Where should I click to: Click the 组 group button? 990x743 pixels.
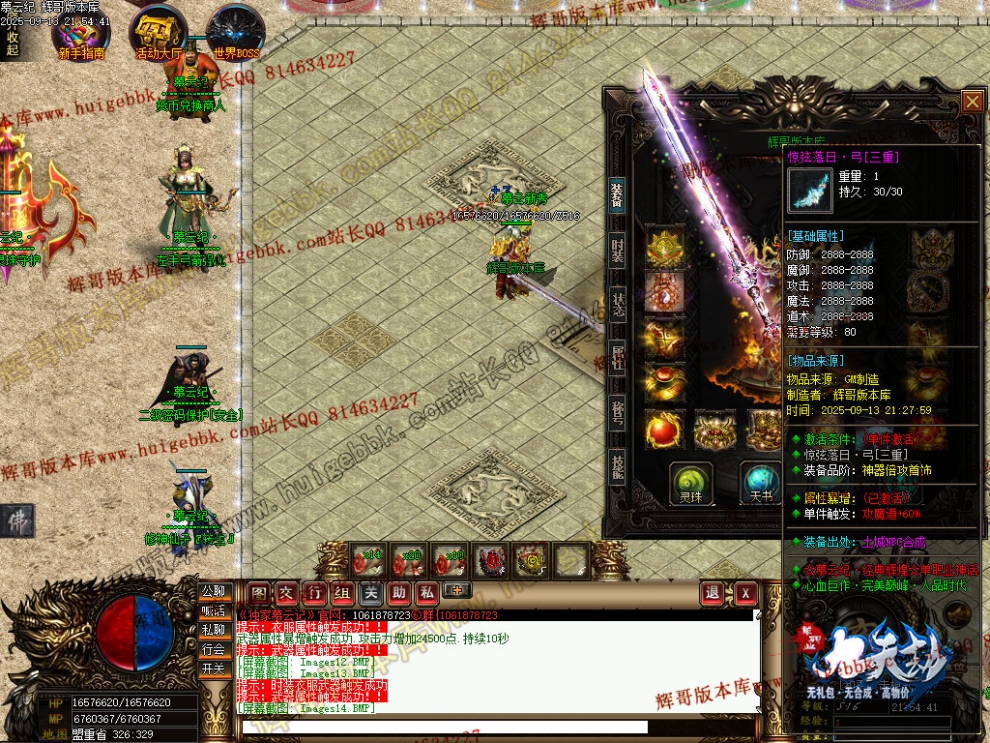click(x=343, y=592)
